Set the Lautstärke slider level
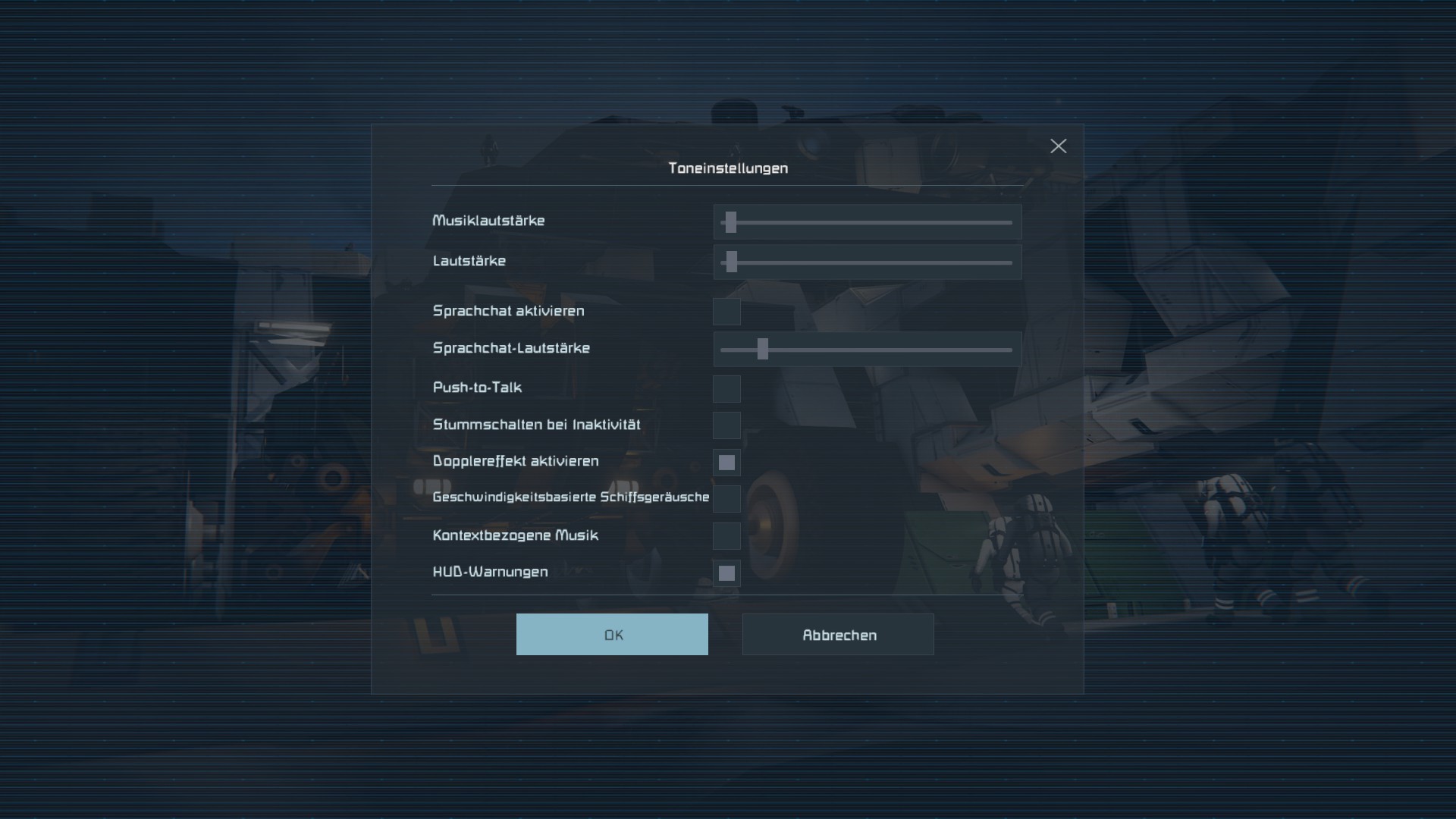This screenshot has height=819, width=1456. click(731, 262)
